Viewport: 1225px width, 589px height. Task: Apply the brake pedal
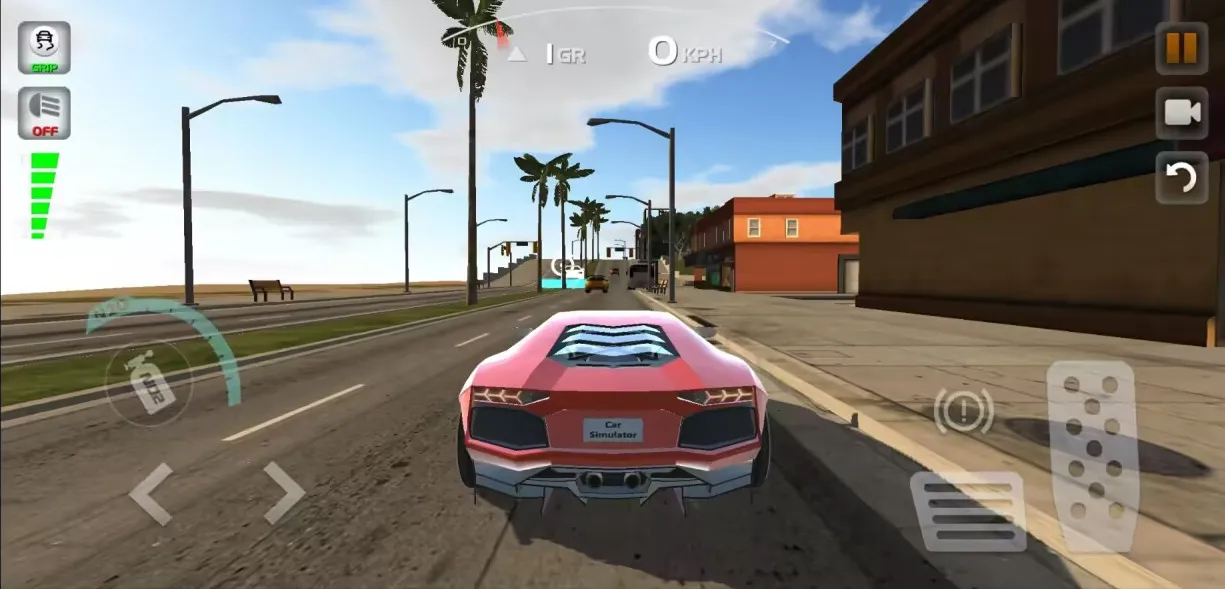[967, 511]
